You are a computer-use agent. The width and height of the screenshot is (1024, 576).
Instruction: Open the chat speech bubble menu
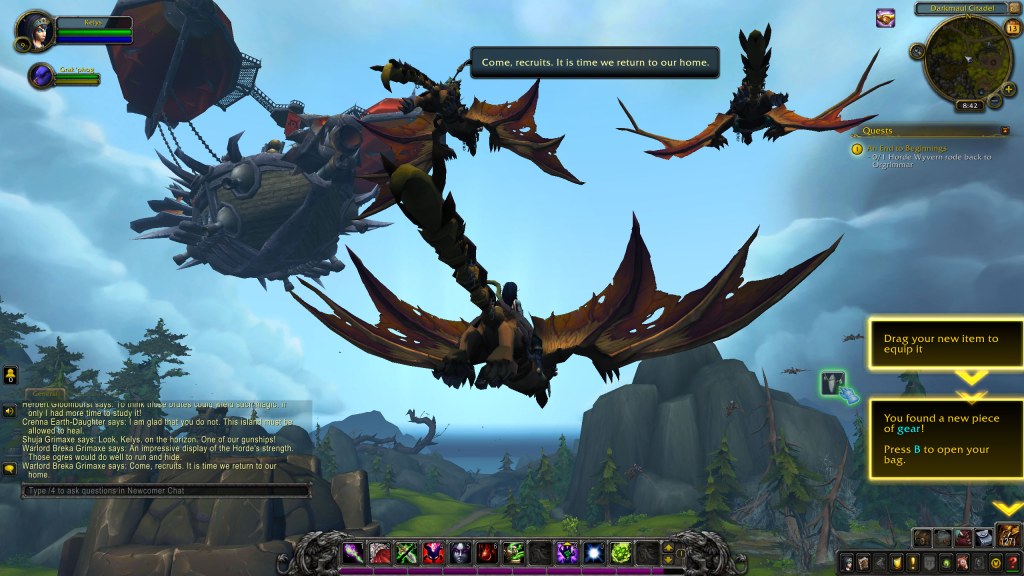[x=9, y=467]
